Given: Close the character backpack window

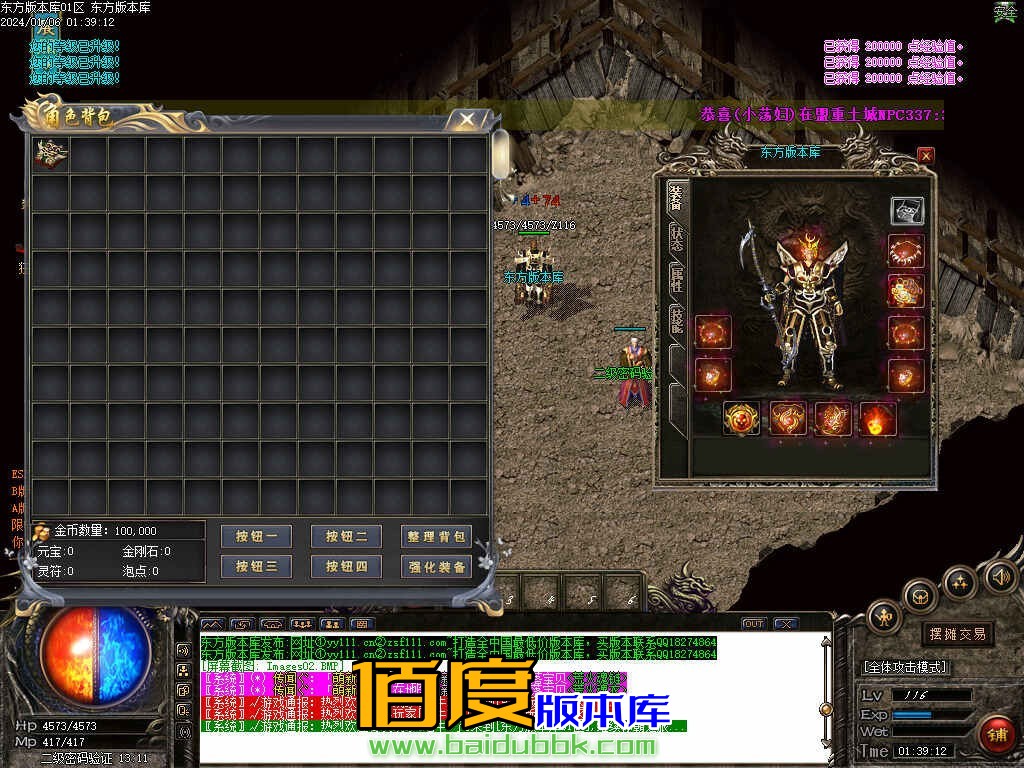Looking at the screenshot, I should (466, 119).
